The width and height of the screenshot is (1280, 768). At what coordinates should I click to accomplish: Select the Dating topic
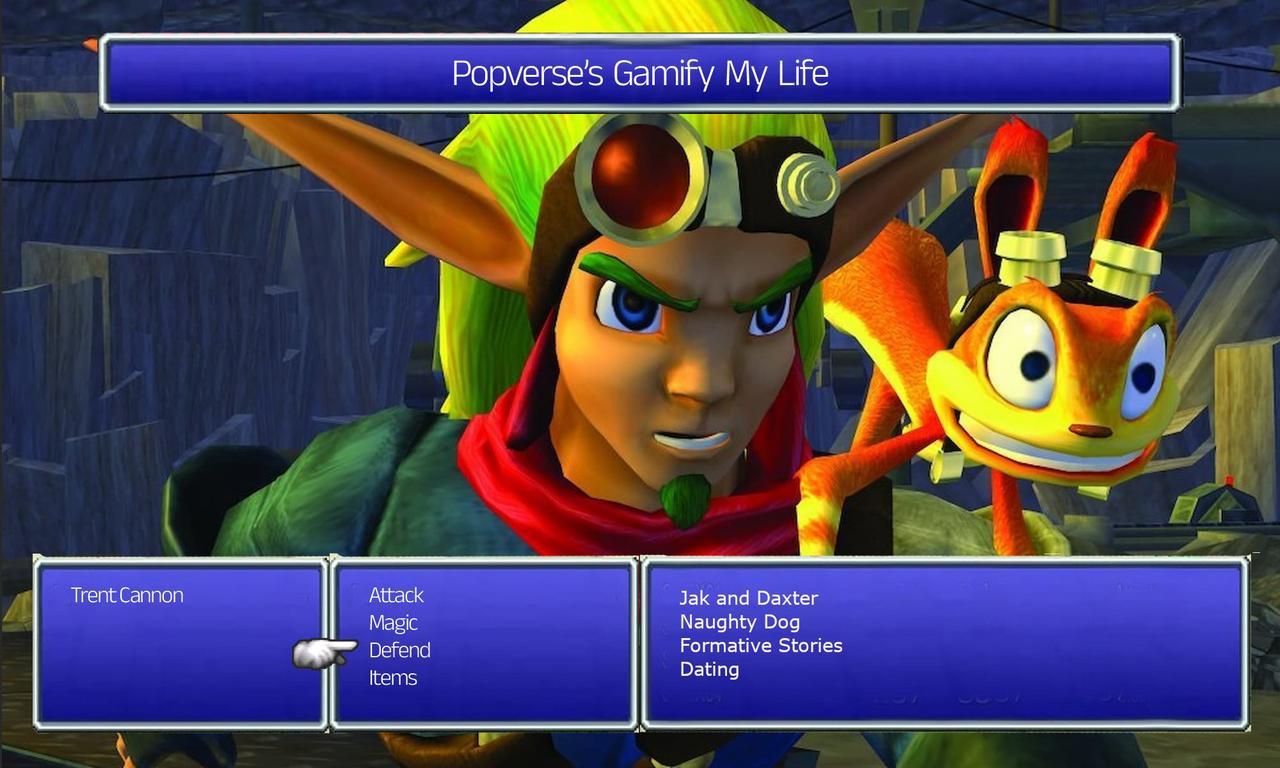click(710, 670)
